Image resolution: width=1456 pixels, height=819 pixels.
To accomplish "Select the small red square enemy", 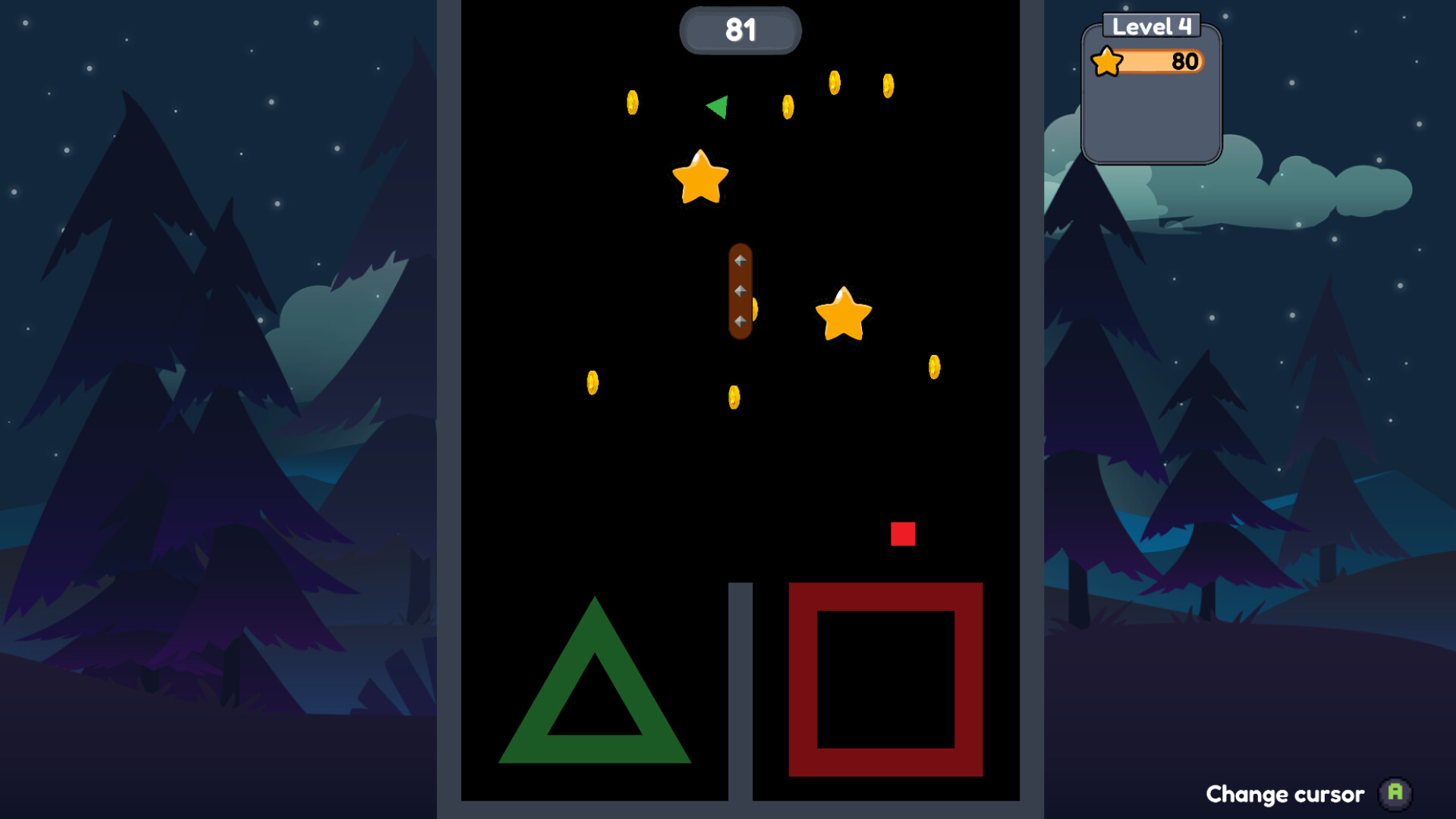I will pos(902,535).
